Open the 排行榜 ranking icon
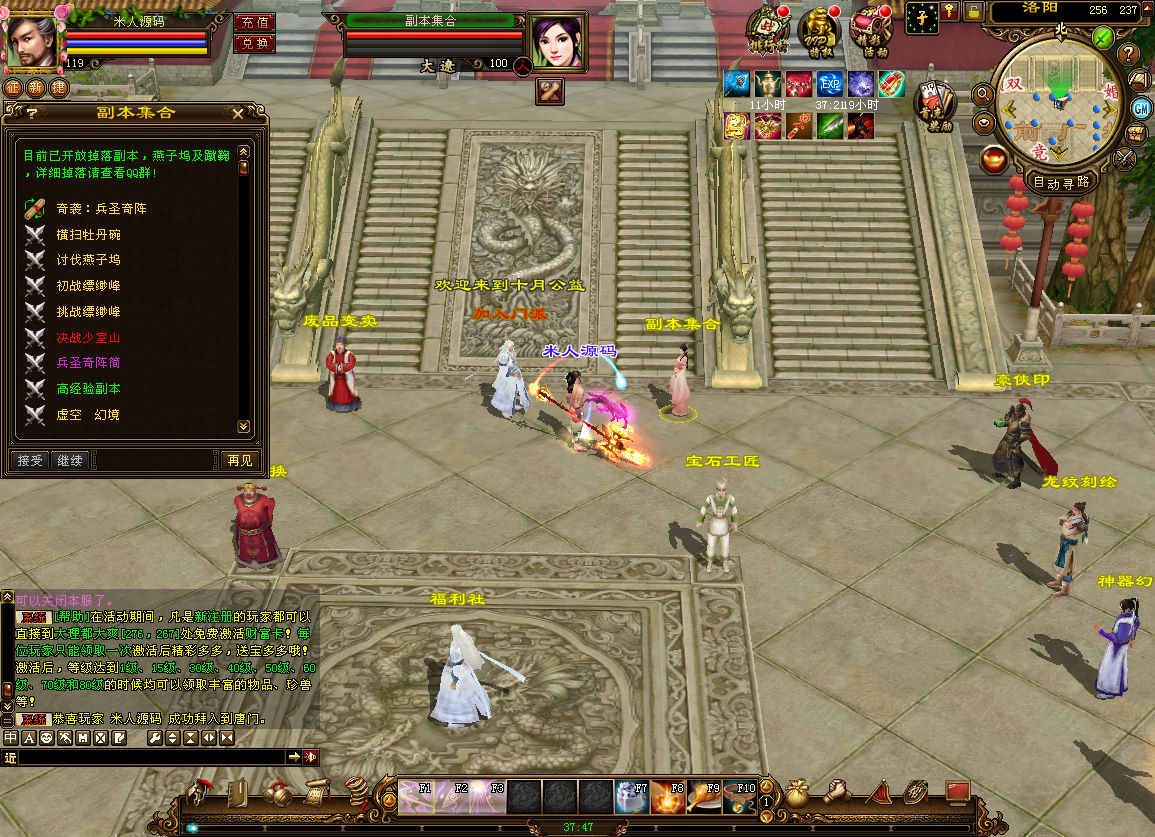1155x837 pixels. click(x=767, y=28)
